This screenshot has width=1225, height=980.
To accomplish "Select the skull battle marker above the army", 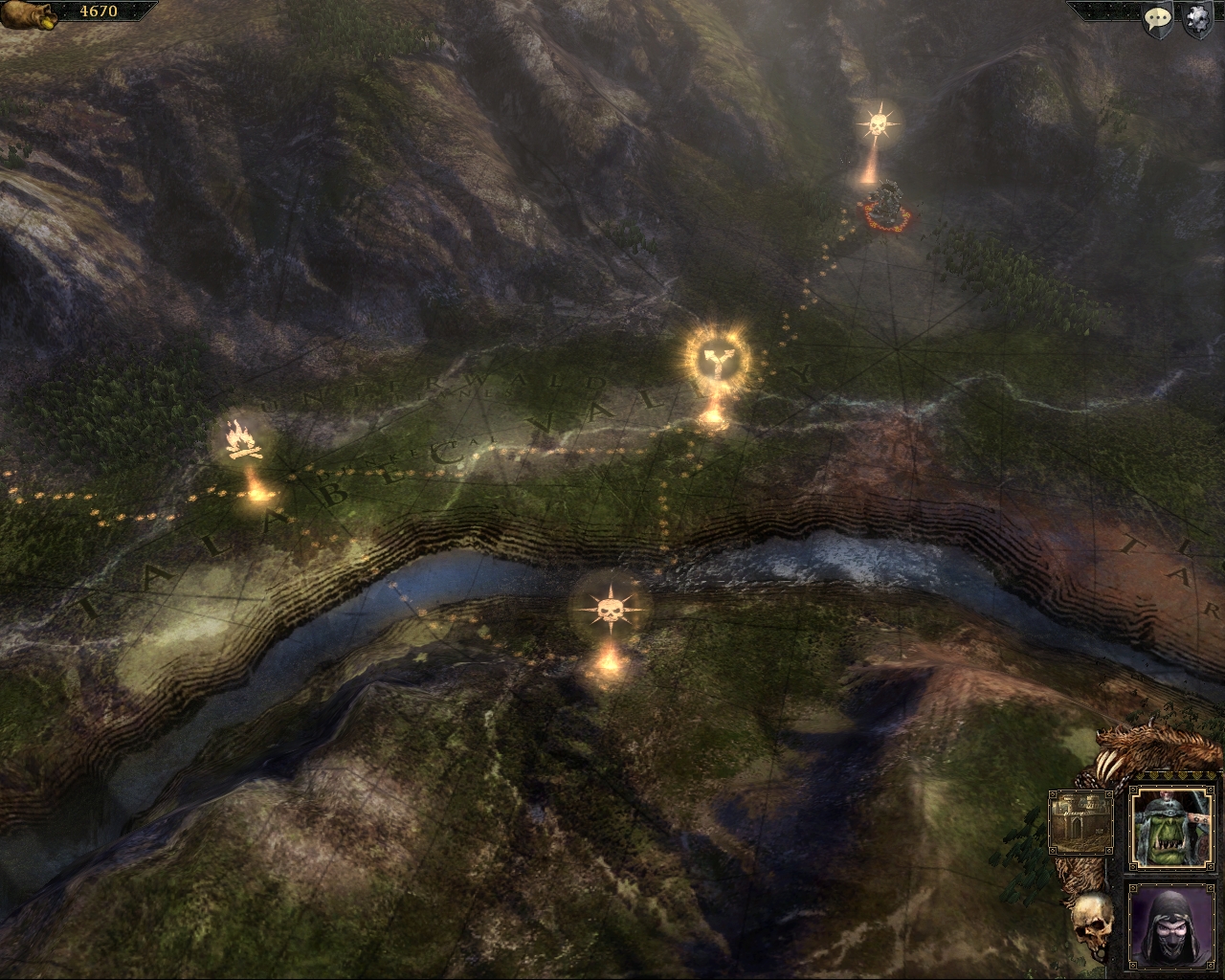I will [x=877, y=124].
